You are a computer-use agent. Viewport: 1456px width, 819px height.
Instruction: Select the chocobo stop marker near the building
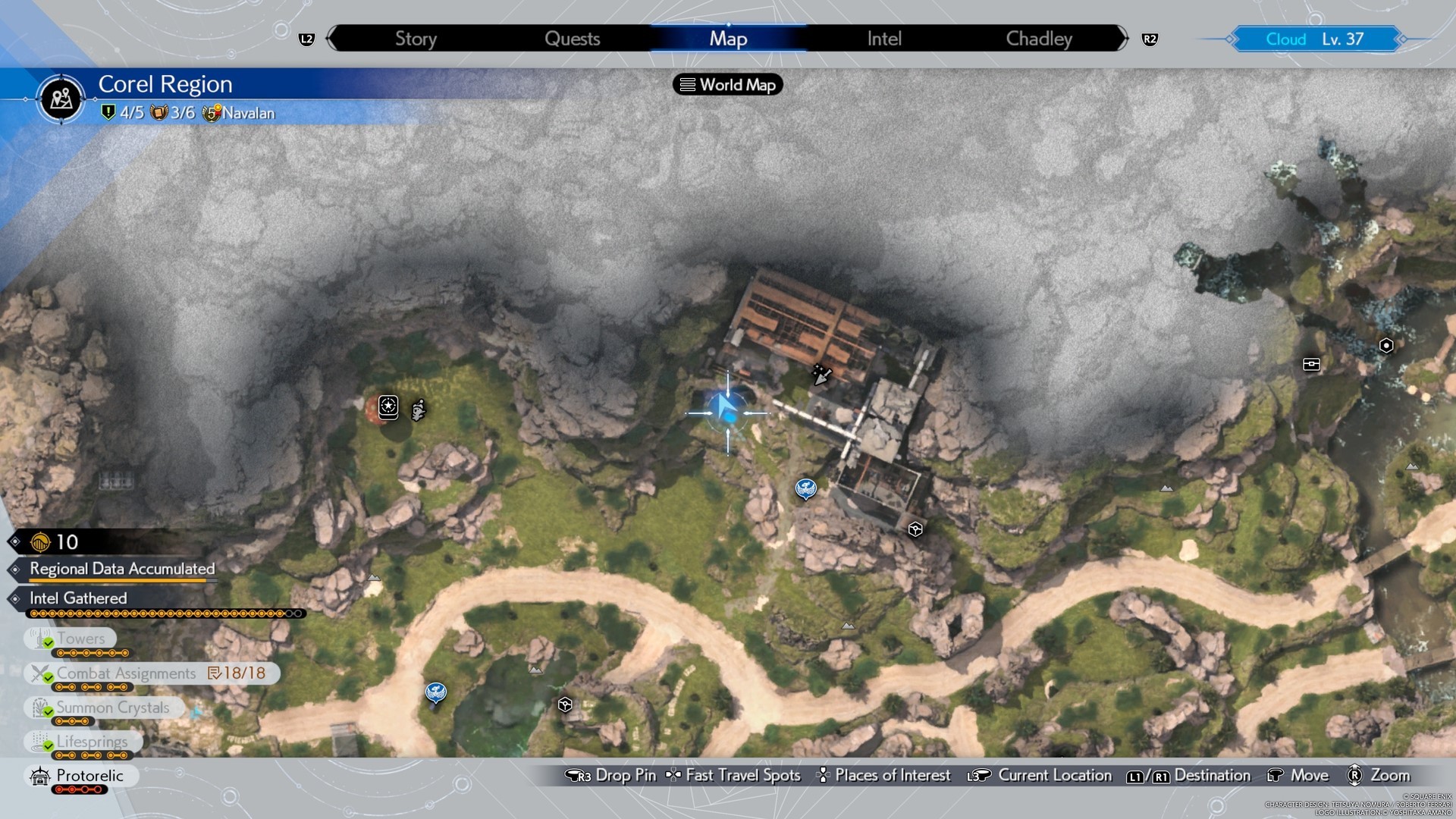pos(805,488)
